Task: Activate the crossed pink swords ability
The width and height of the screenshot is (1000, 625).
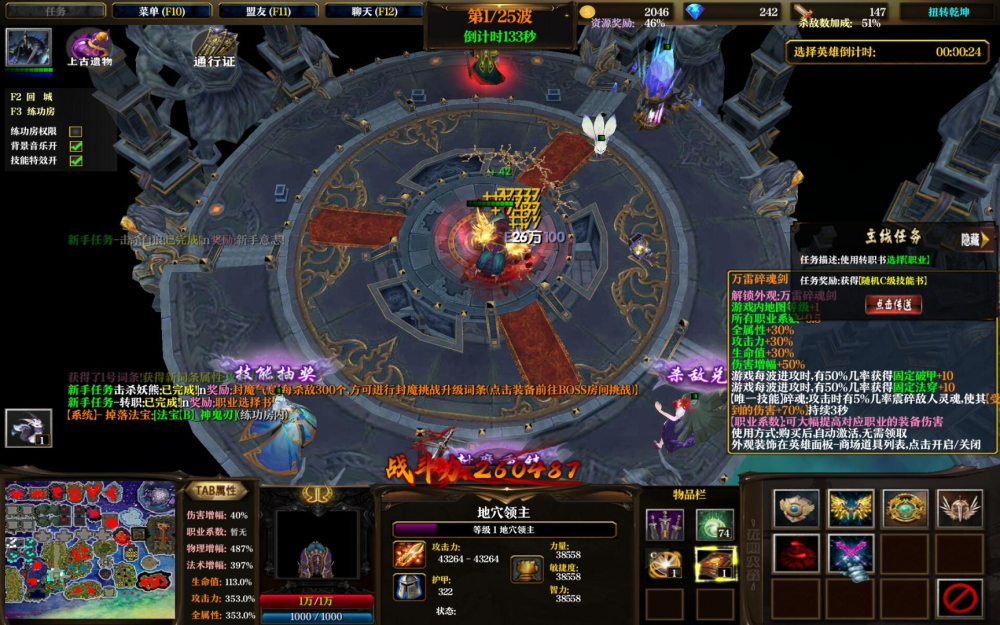Action: point(851,553)
